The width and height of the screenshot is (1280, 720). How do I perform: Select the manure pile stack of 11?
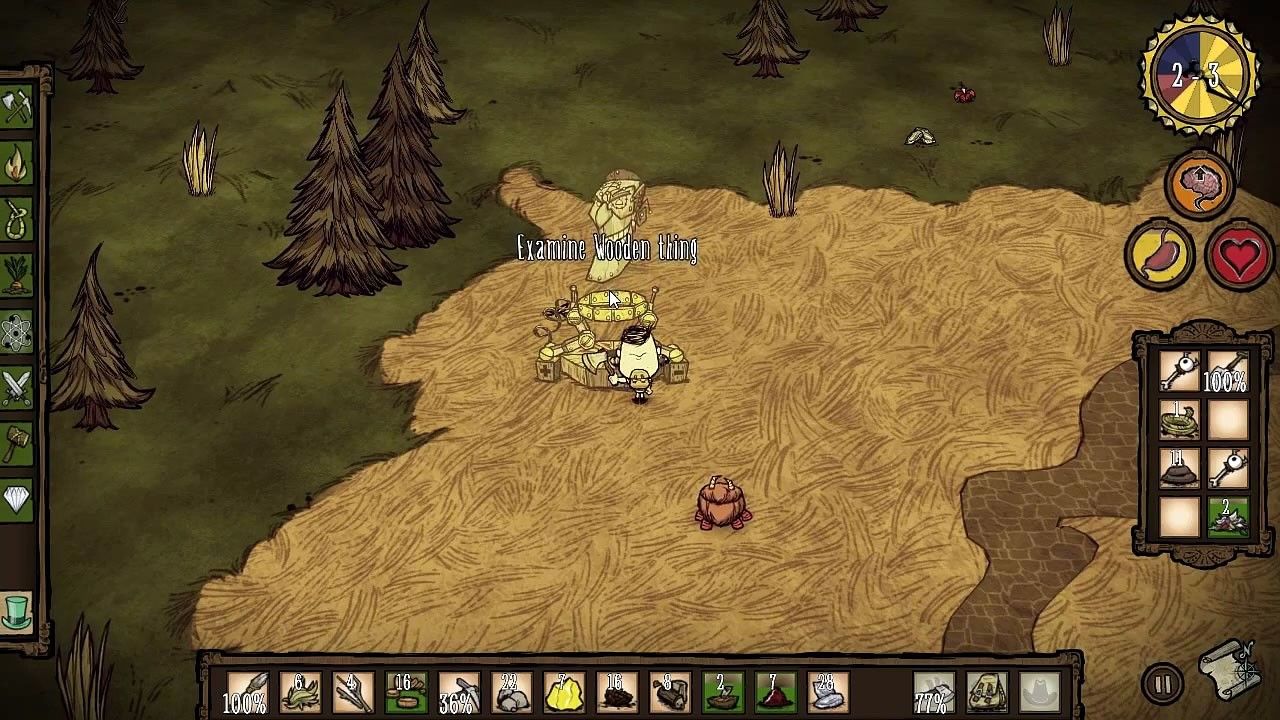1179,469
